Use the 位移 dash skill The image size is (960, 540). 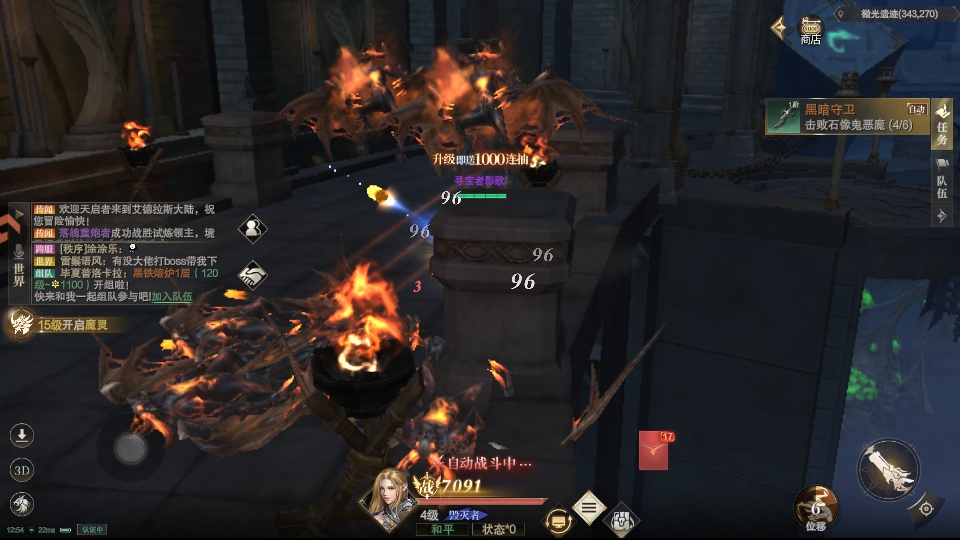[816, 505]
